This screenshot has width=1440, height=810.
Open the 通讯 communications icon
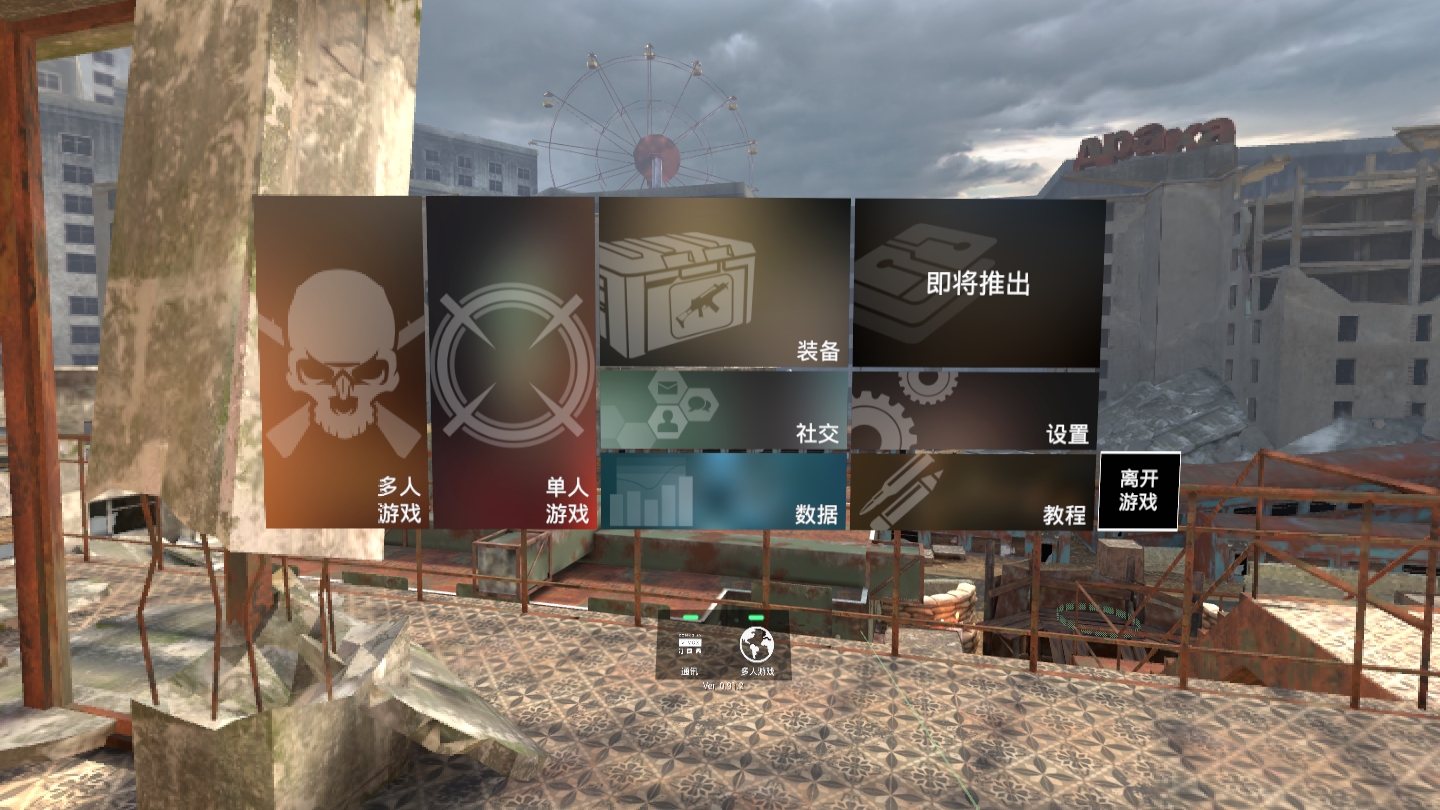pos(692,645)
